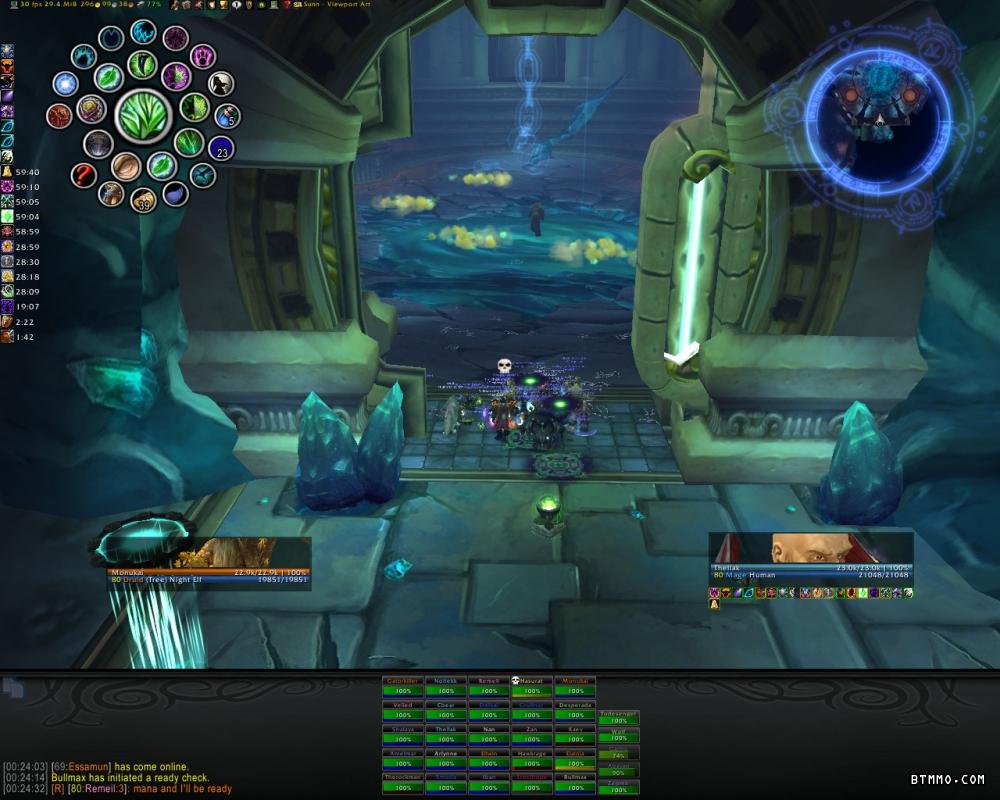Cast the blue lightning swirl spell
This screenshot has height=800, width=1000.
[x=144, y=32]
